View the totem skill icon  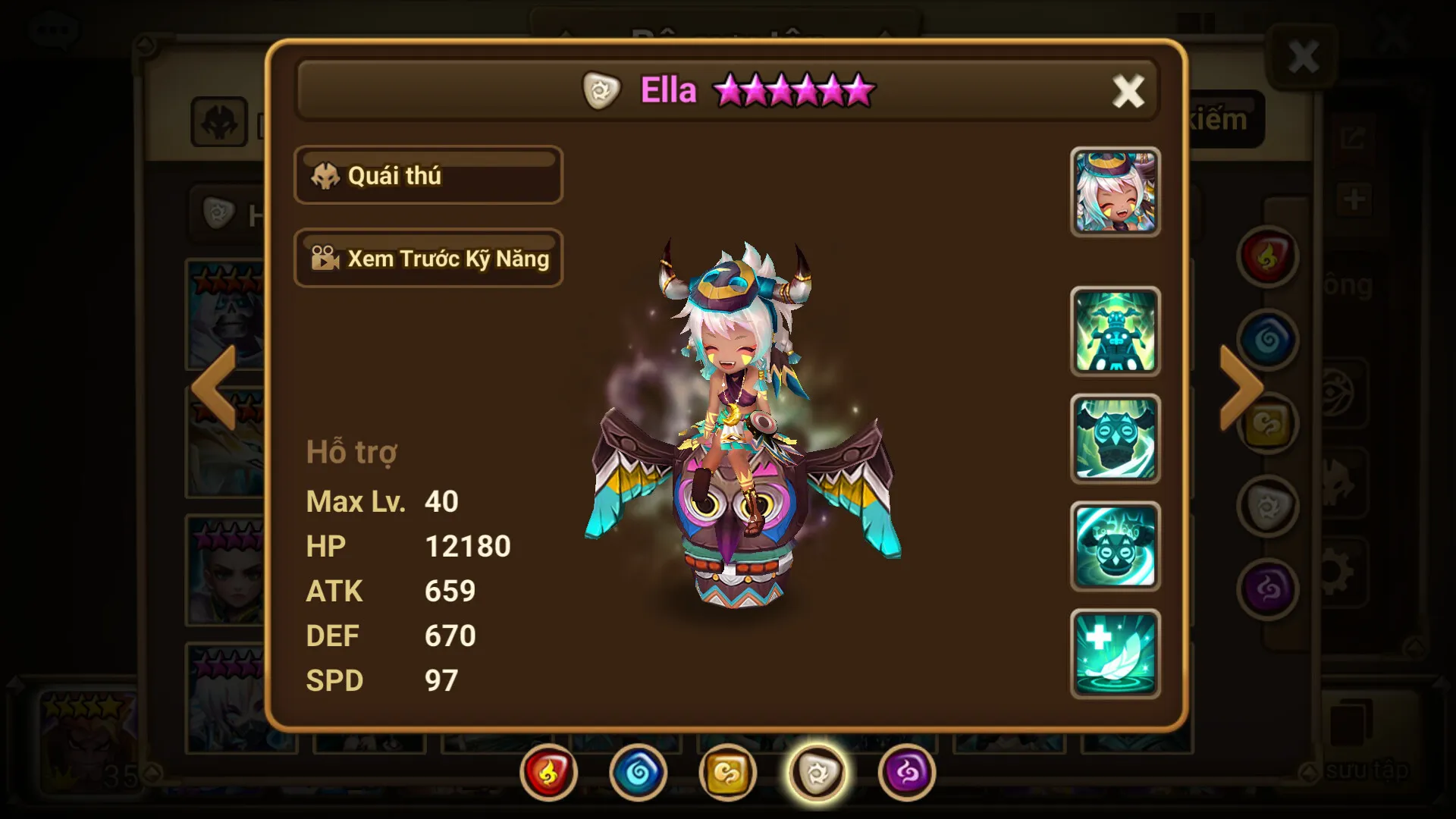pos(1115,331)
